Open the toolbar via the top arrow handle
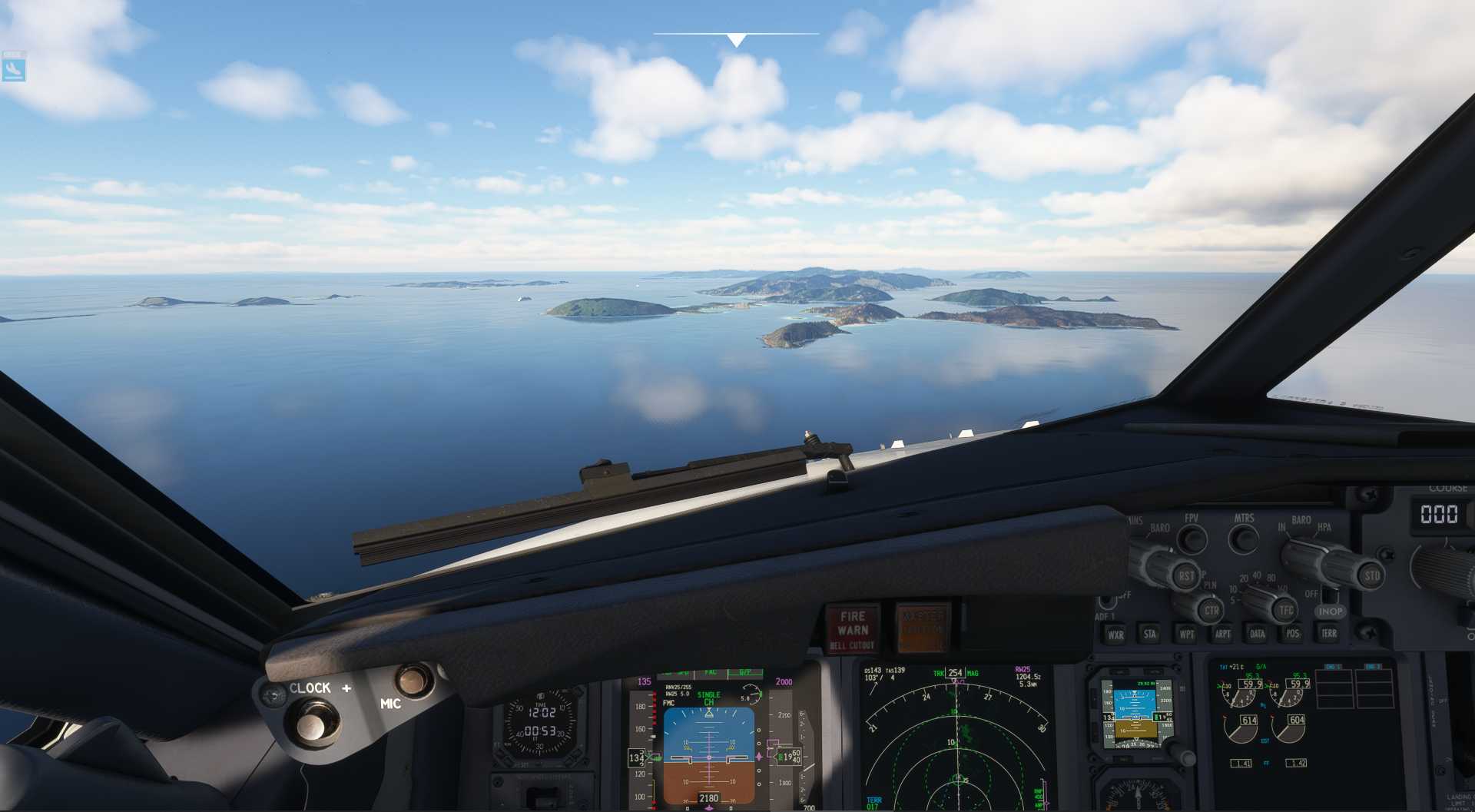 pos(736,40)
